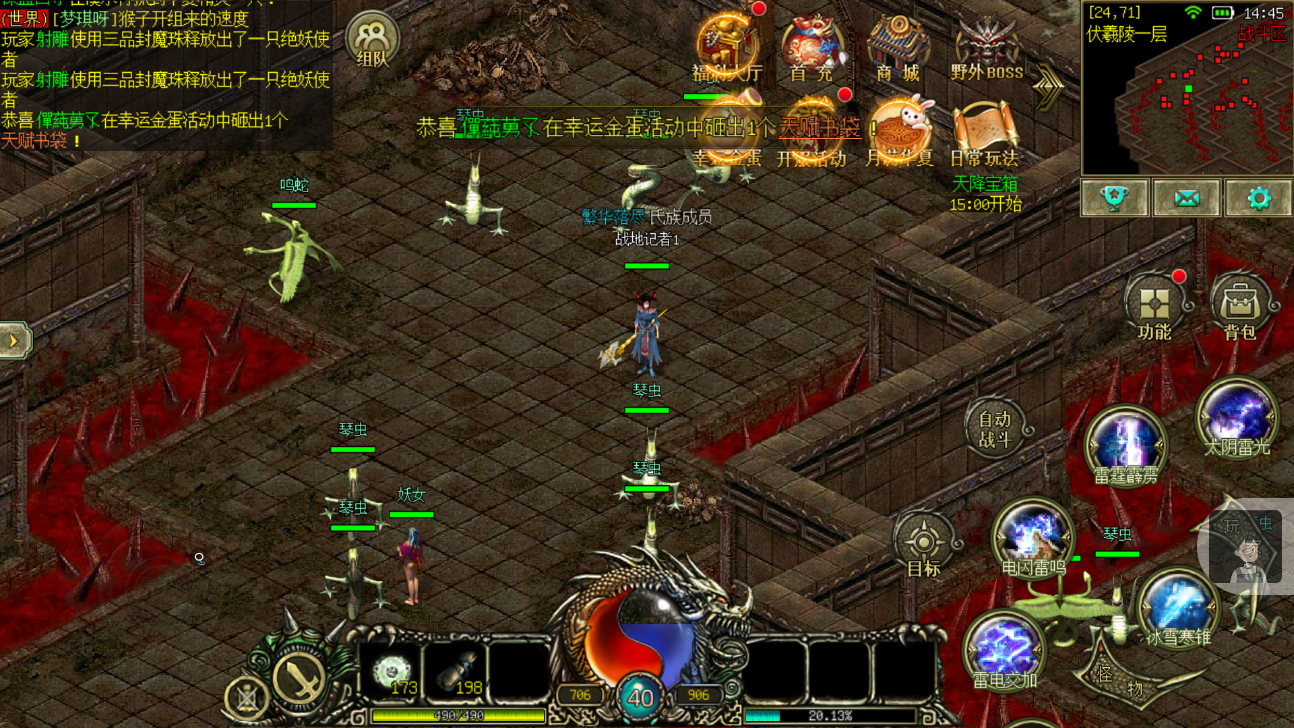1294x728 pixels.
Task: Open the mooncake rabbit event icon
Action: click(x=899, y=131)
